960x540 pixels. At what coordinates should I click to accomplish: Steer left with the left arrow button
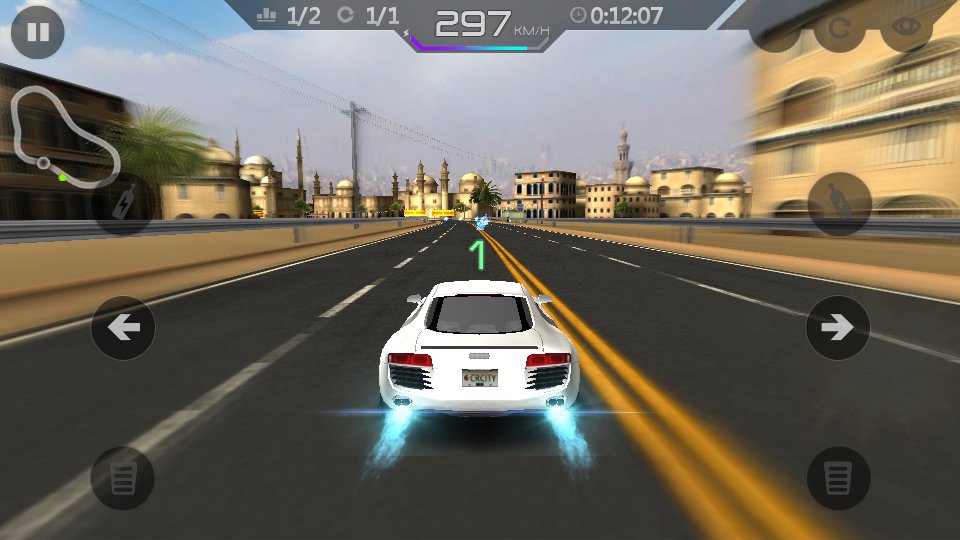[x=123, y=327]
